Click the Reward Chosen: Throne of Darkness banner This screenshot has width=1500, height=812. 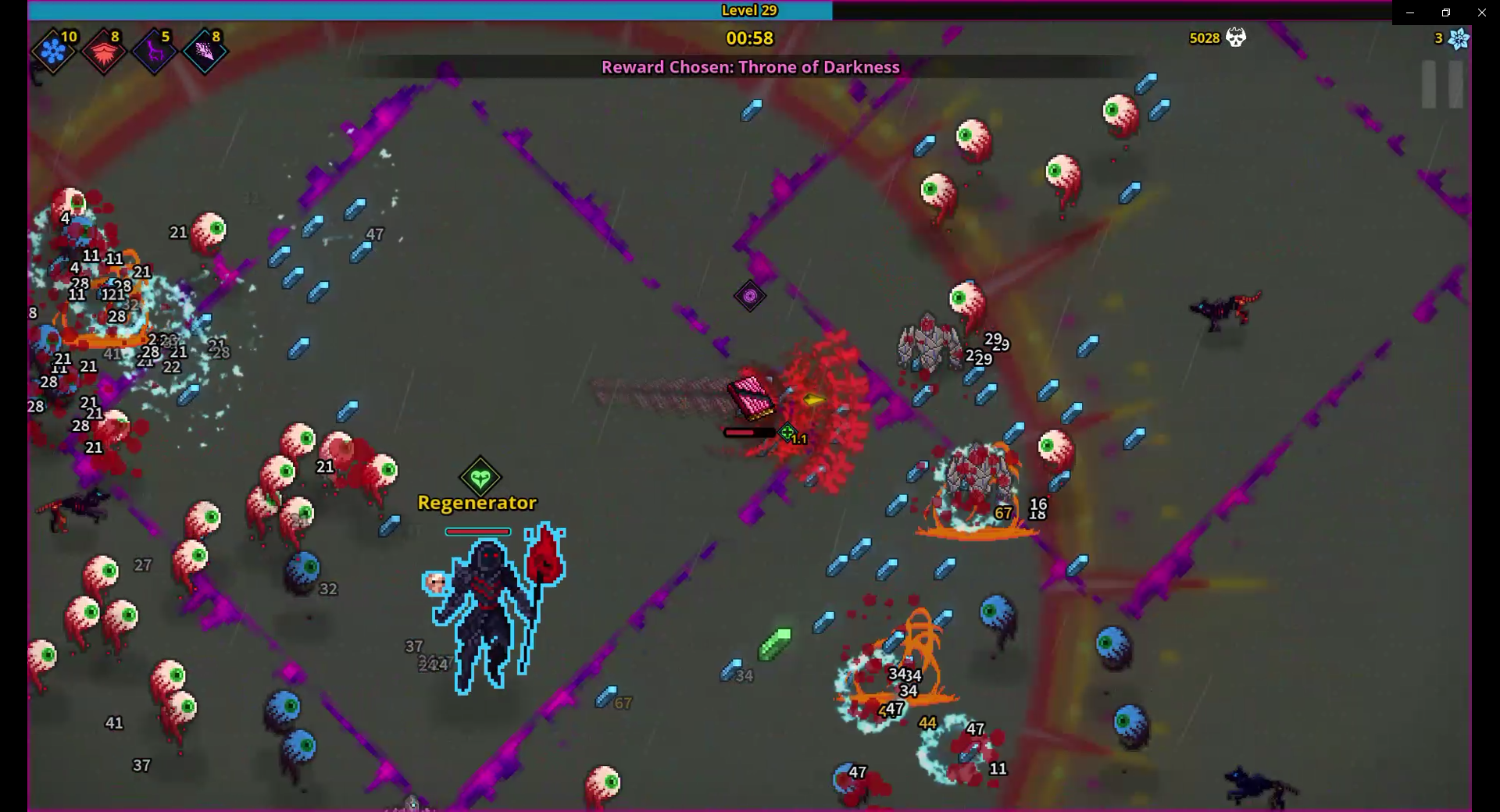point(750,67)
